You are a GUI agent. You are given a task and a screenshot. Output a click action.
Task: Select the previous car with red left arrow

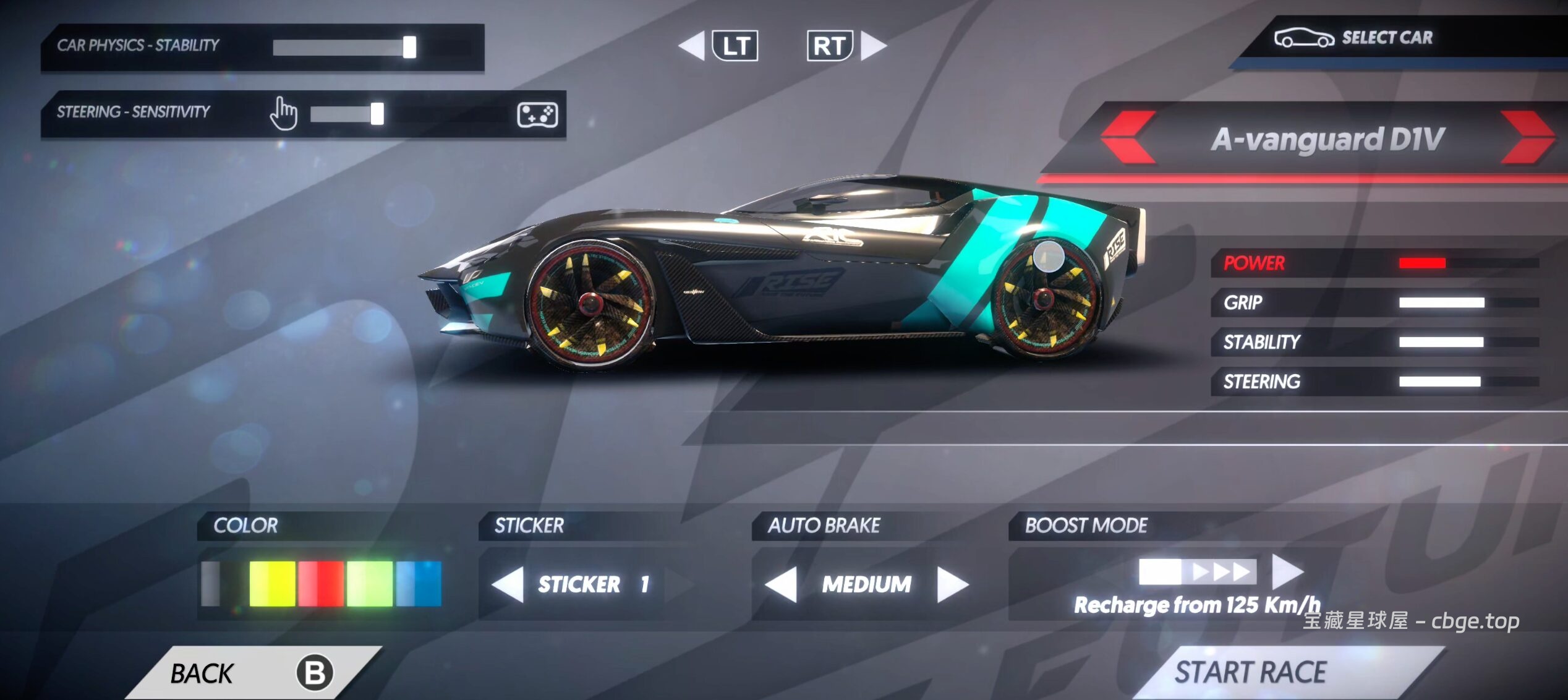(1129, 137)
